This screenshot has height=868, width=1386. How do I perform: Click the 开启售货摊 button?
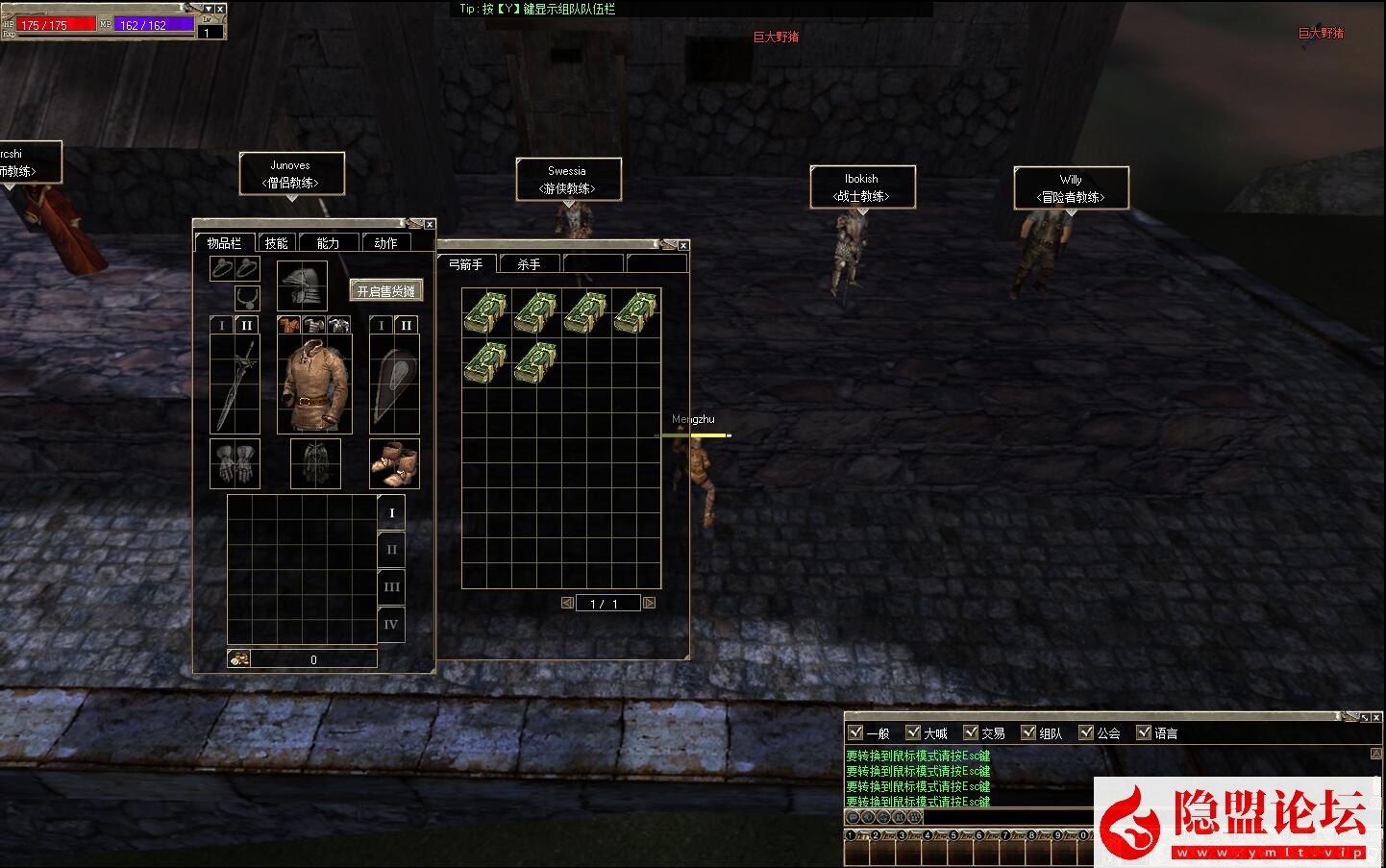(386, 290)
